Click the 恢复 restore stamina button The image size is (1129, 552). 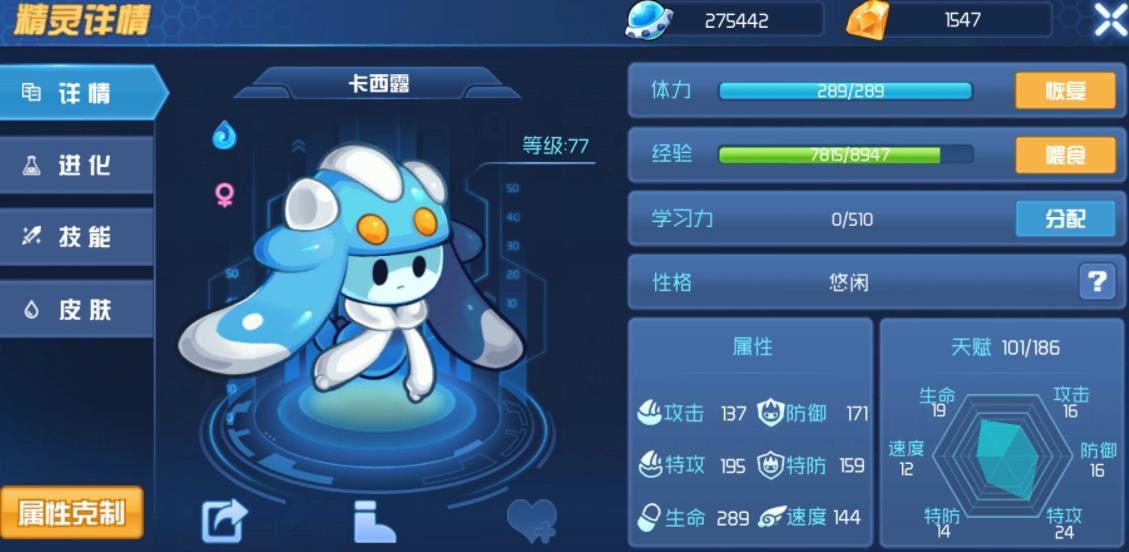point(1065,91)
